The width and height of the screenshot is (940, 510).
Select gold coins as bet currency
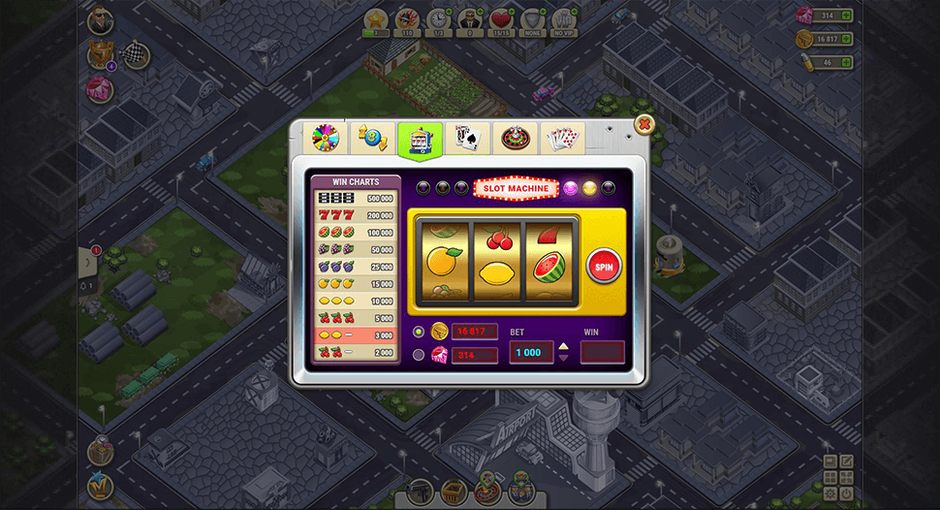pyautogui.click(x=418, y=331)
